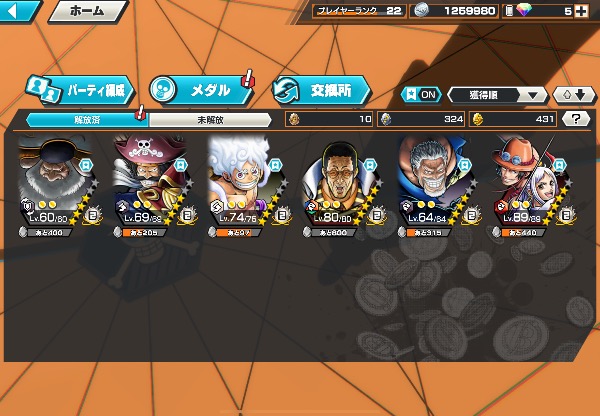The width and height of the screenshot is (600, 416).
Task: Pick the Kizaru character card Lv.80
Action: point(344,187)
